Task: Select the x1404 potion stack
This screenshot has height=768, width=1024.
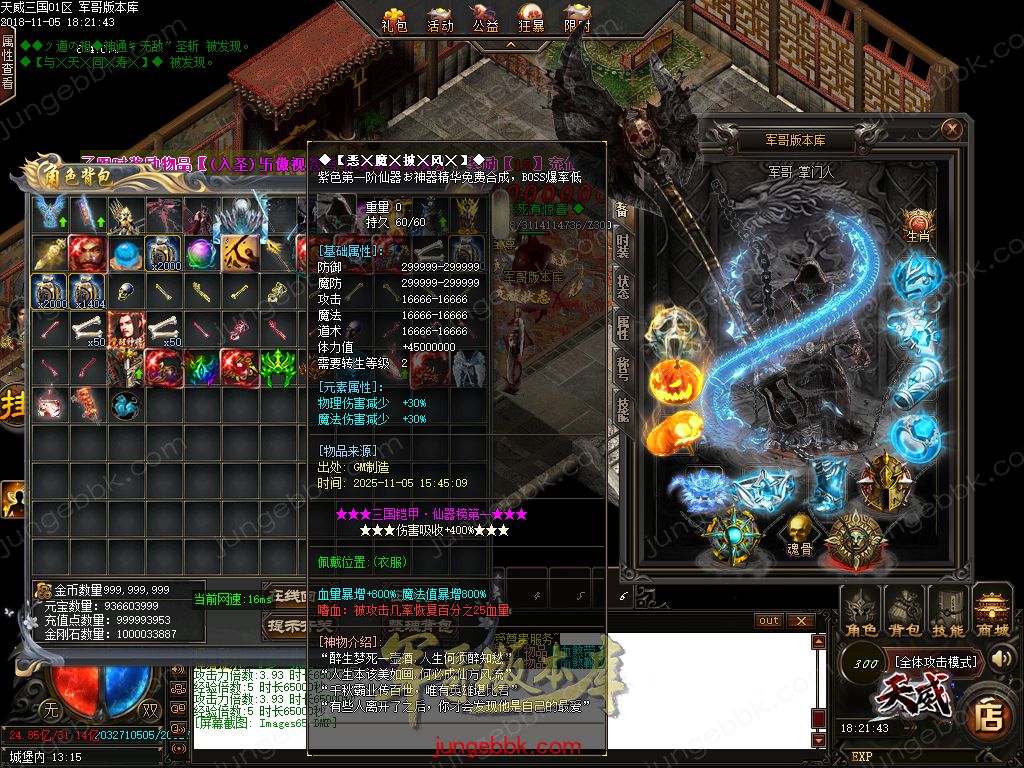Action: coord(87,291)
